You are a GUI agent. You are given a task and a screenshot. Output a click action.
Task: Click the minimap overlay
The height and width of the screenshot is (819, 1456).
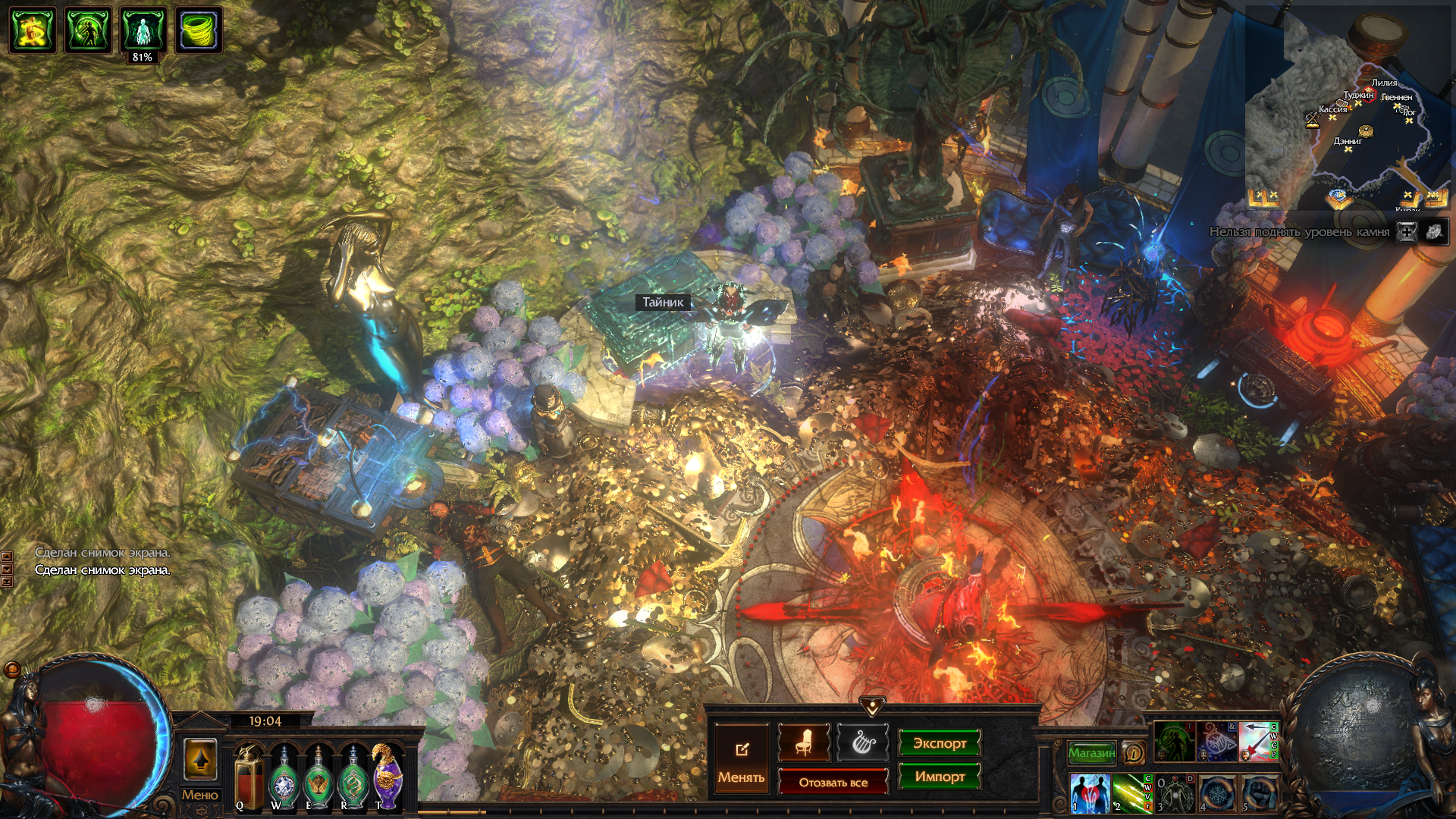(x=1350, y=114)
